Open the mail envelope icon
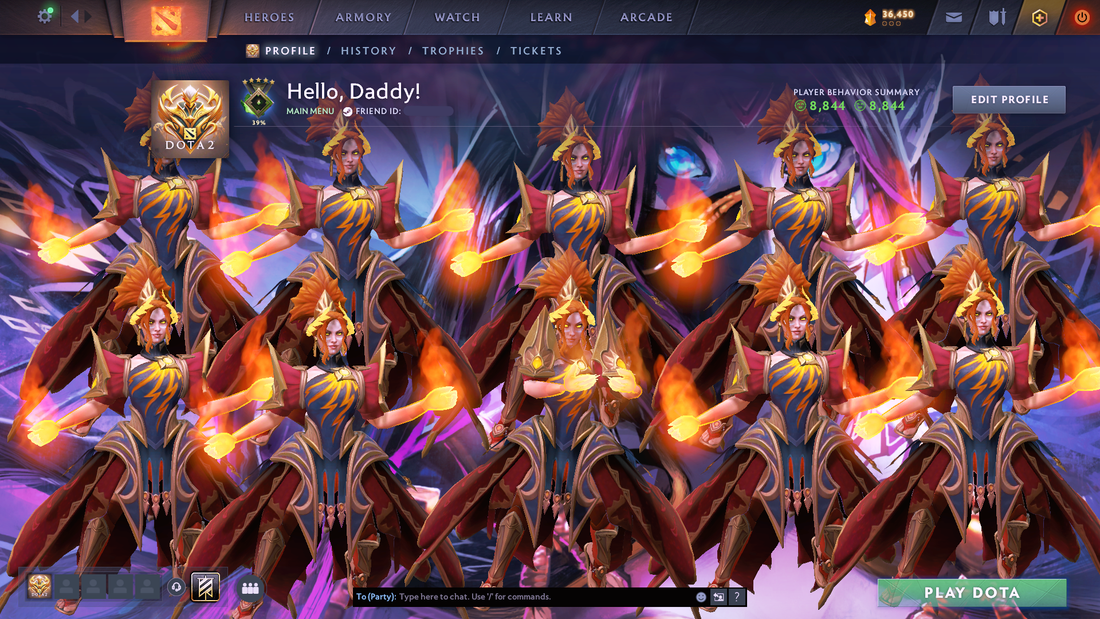Screen dimensions: 1100x619 [954, 17]
